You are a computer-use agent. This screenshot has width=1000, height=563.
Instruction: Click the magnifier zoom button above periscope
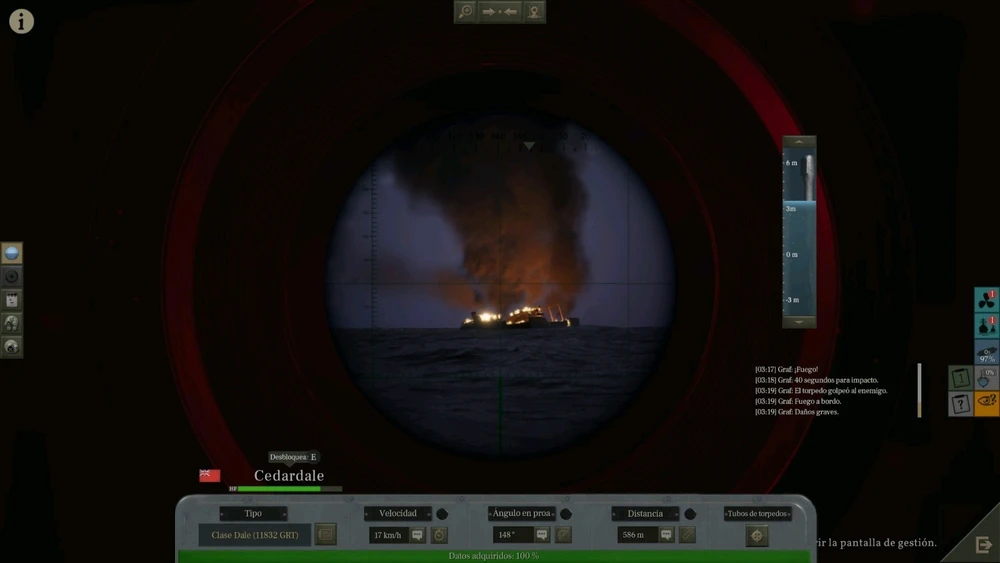coord(465,12)
